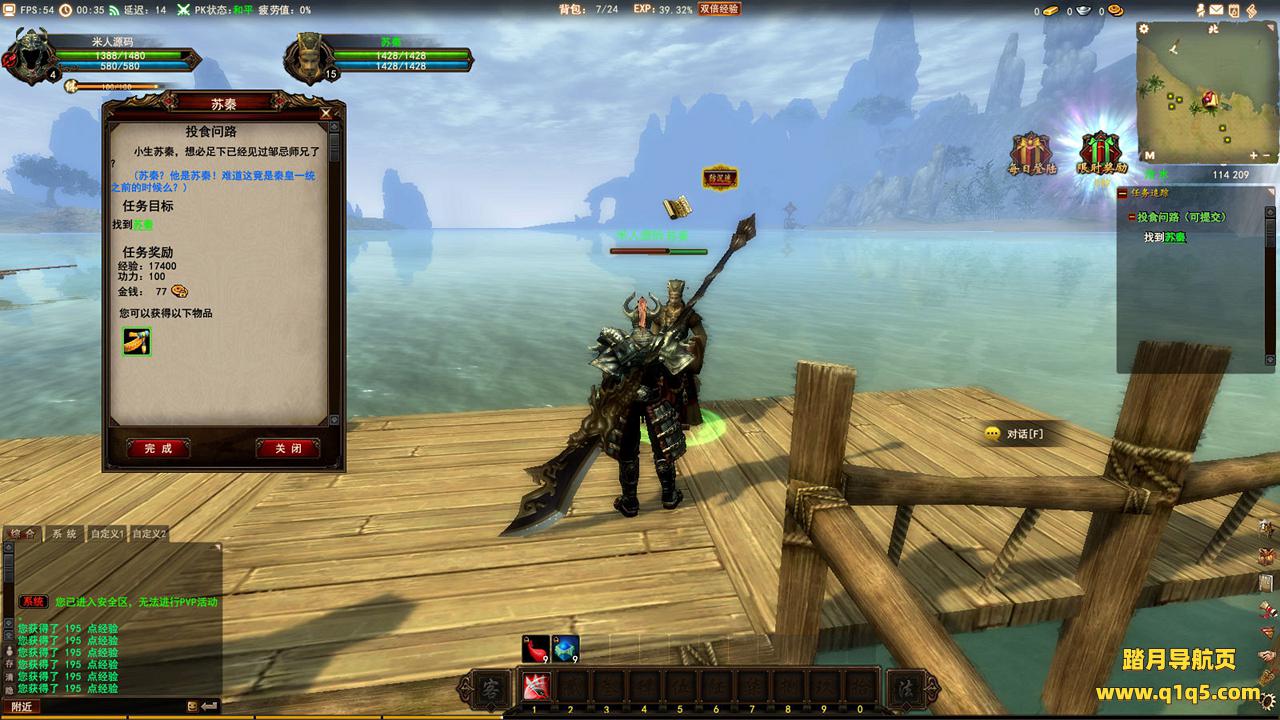Screen dimensions: 1280x720
Task: Select the quest reward item icon
Action: (x=137, y=341)
